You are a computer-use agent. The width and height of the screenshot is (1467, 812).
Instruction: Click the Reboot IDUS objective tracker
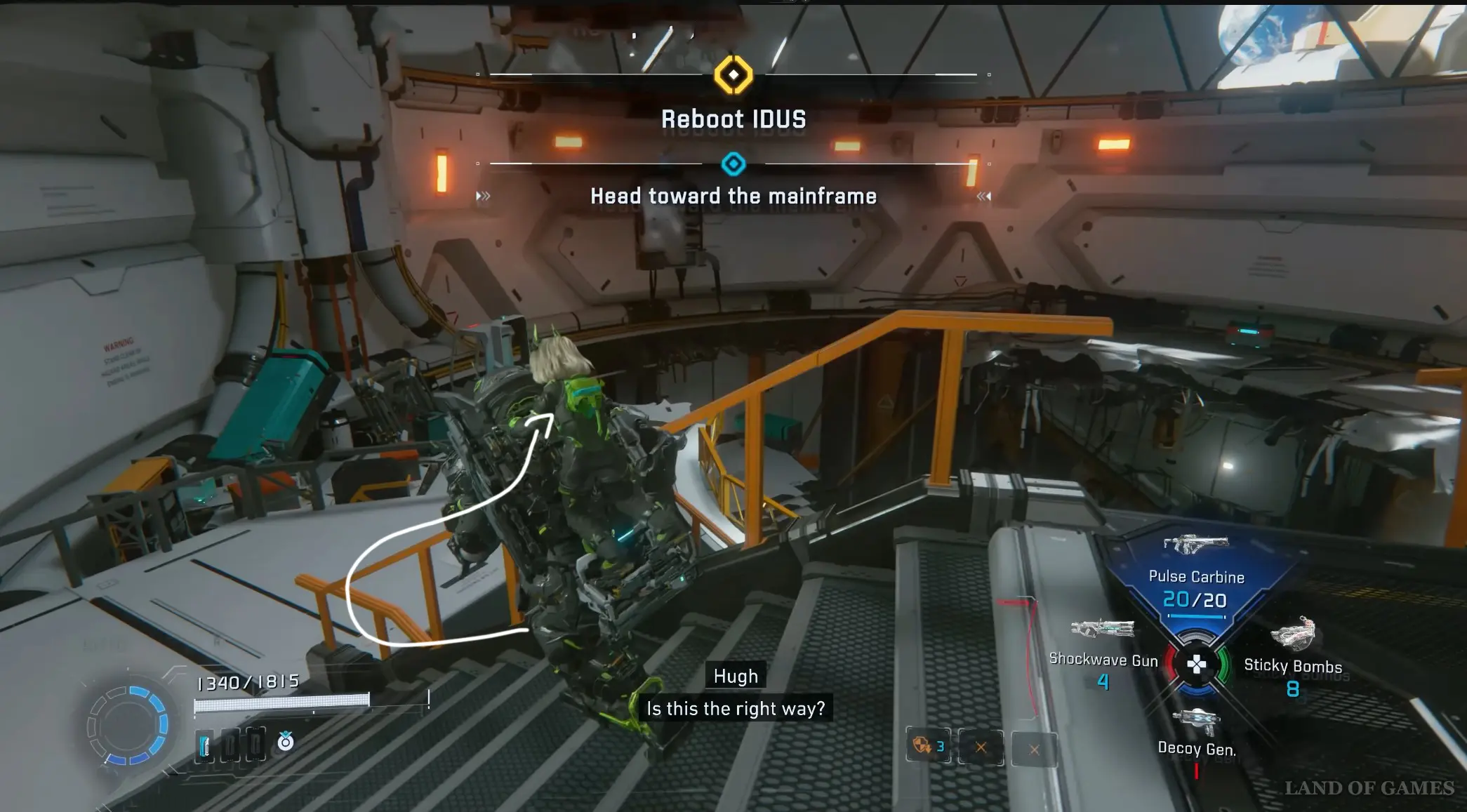click(733, 119)
